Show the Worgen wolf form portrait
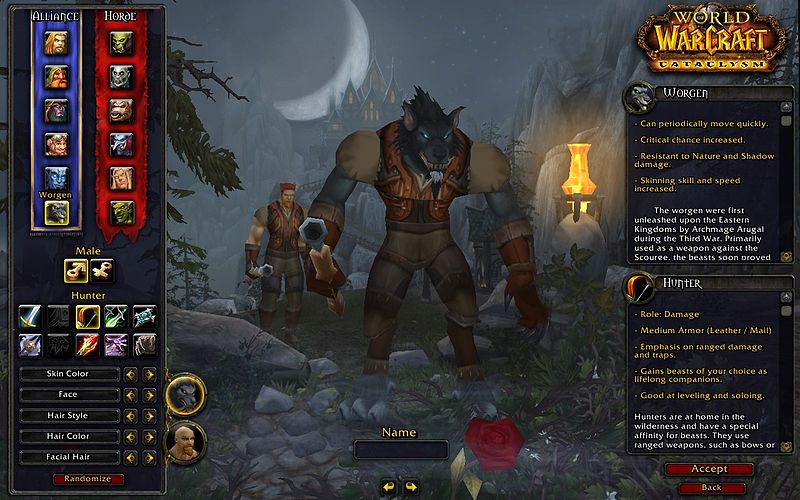 click(185, 395)
